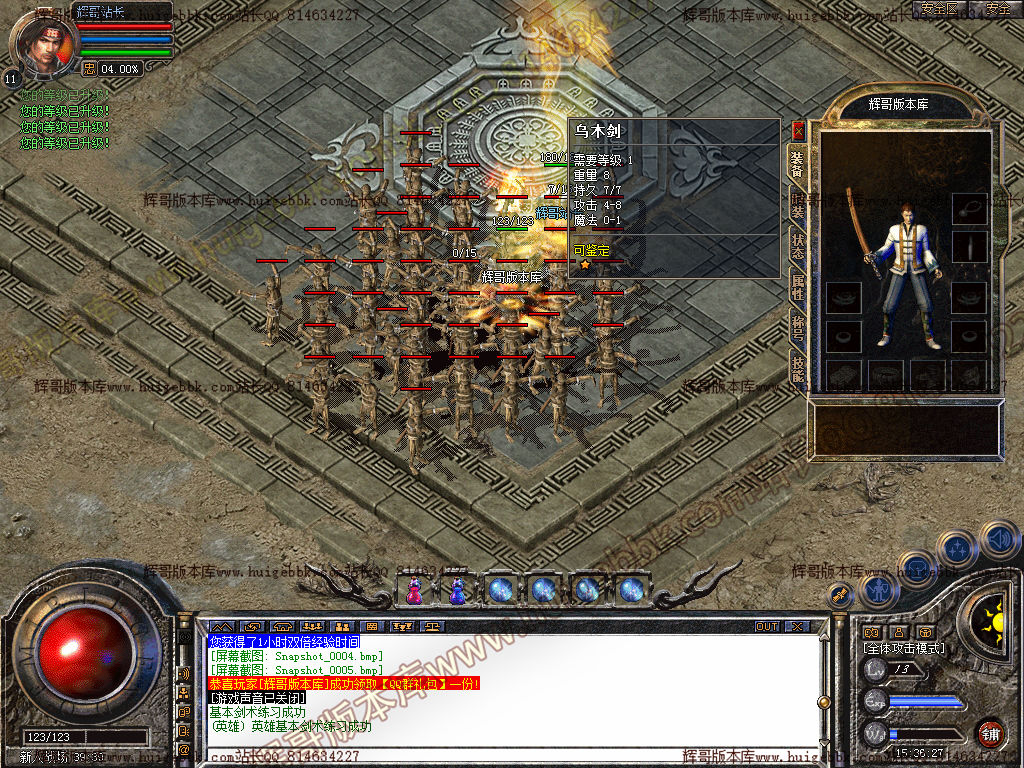Screen dimensions: 1024x768
Task: Change the 全体攻击模式 attack mode label
Action: coord(905,648)
